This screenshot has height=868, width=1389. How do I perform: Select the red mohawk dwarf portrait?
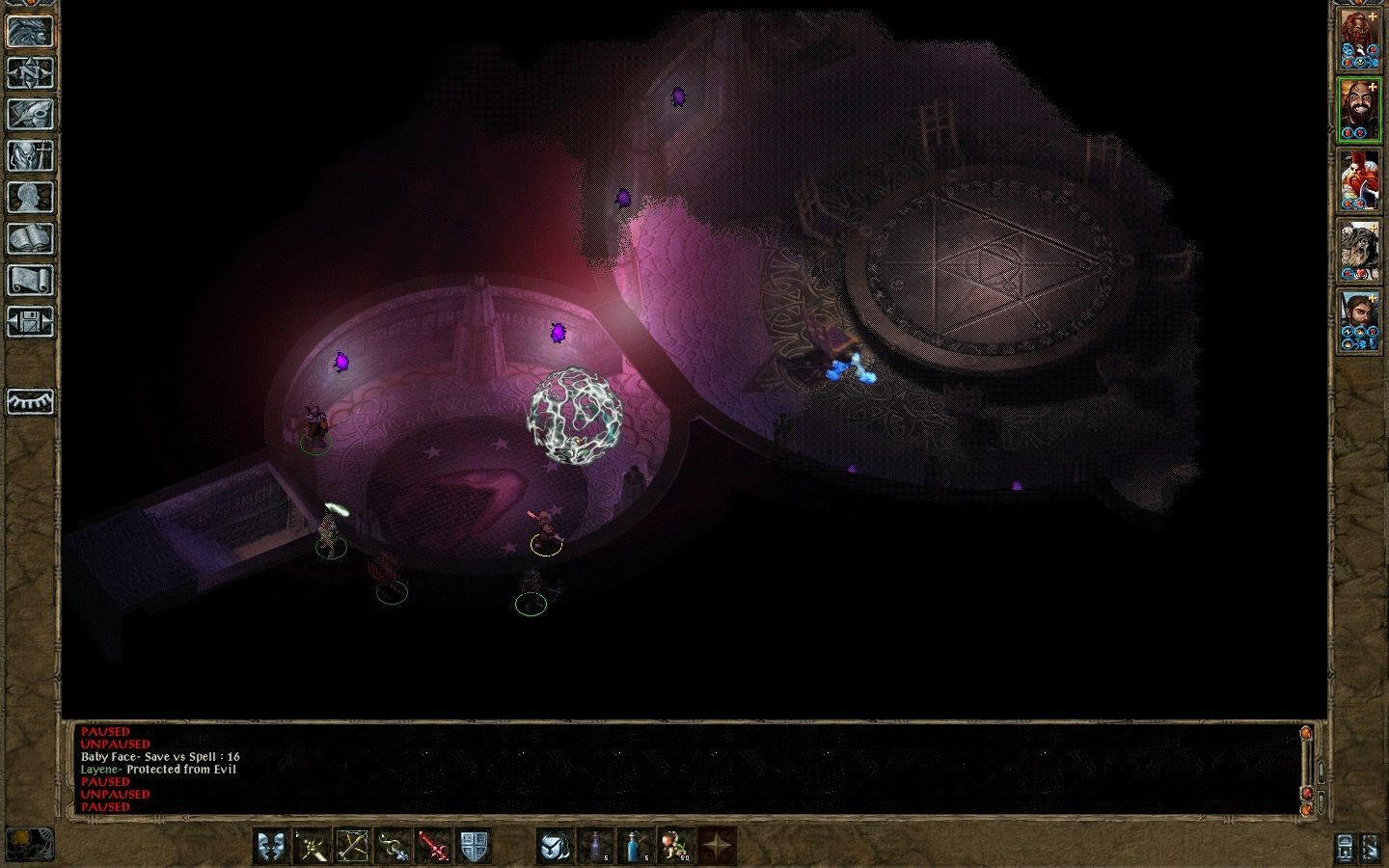1360,180
